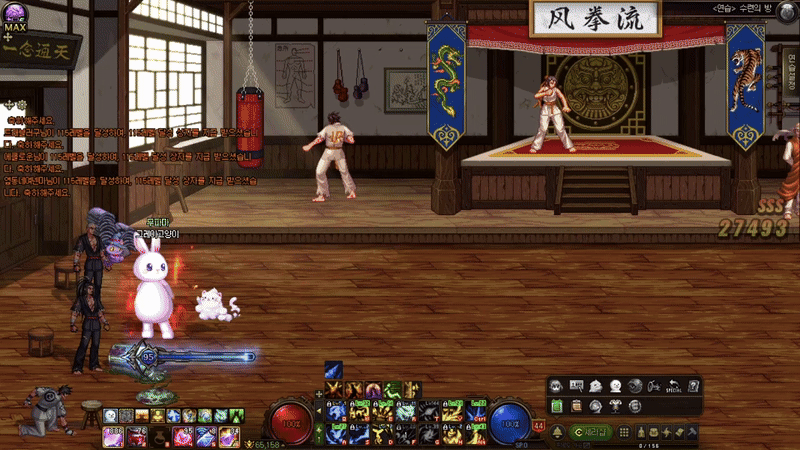Use the quick slot item with count 76
Screen dimensions: 800x450
[140, 437]
